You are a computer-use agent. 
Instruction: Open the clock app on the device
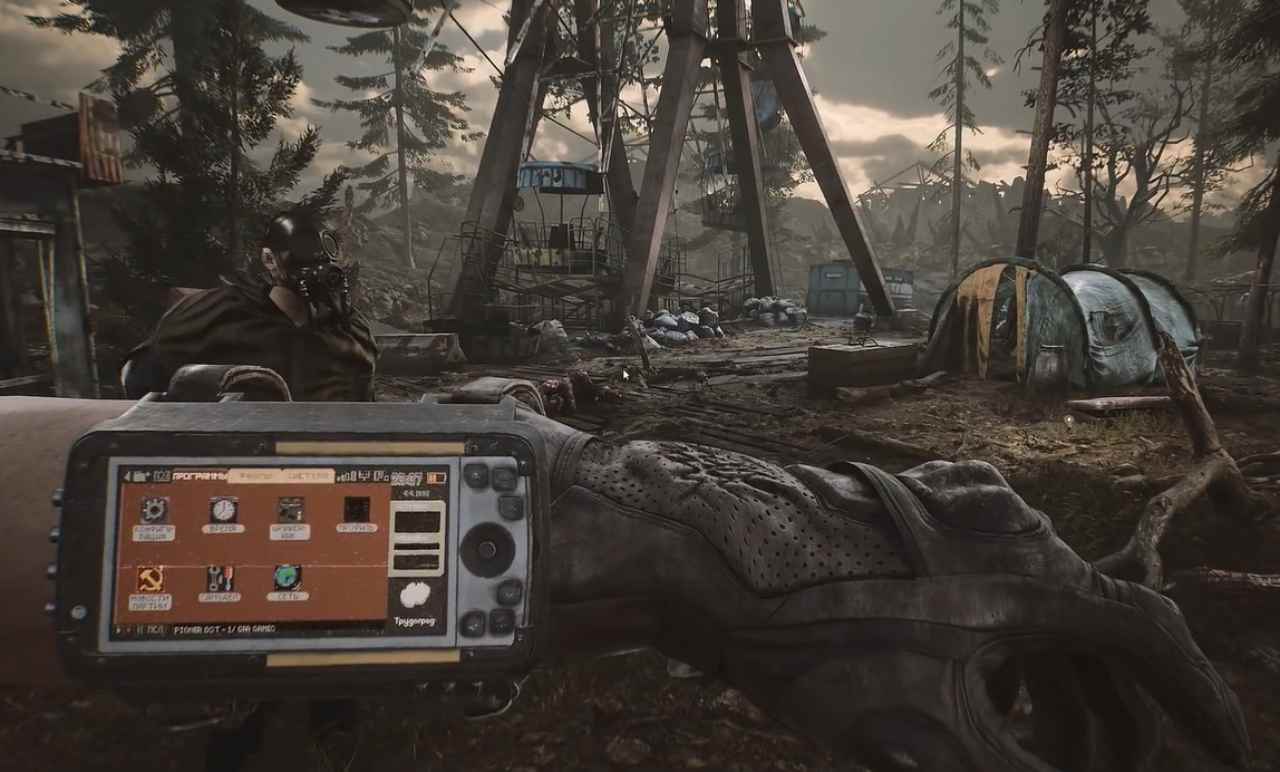[x=223, y=509]
